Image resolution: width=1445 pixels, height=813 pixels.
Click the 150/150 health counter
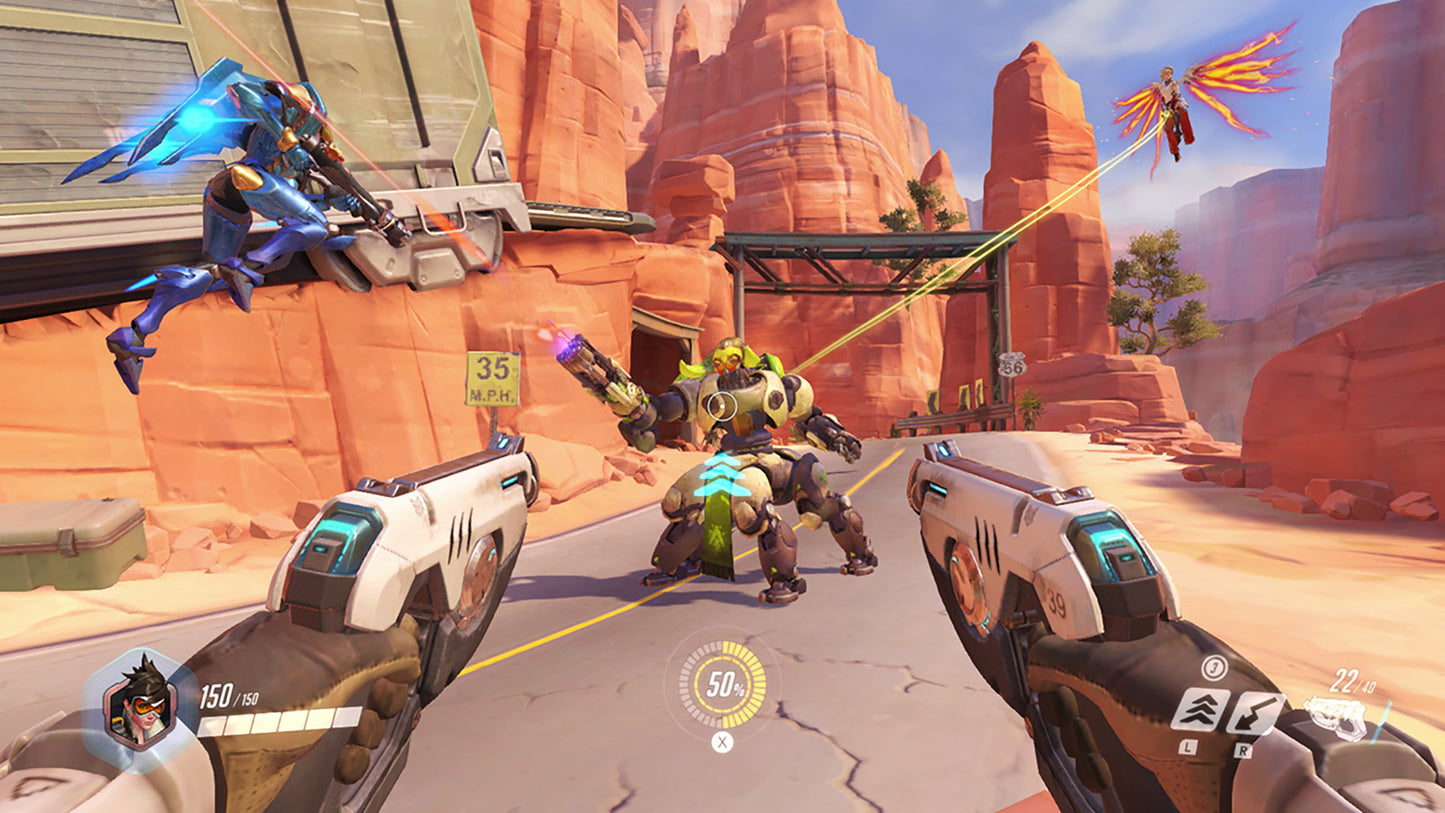pos(228,696)
